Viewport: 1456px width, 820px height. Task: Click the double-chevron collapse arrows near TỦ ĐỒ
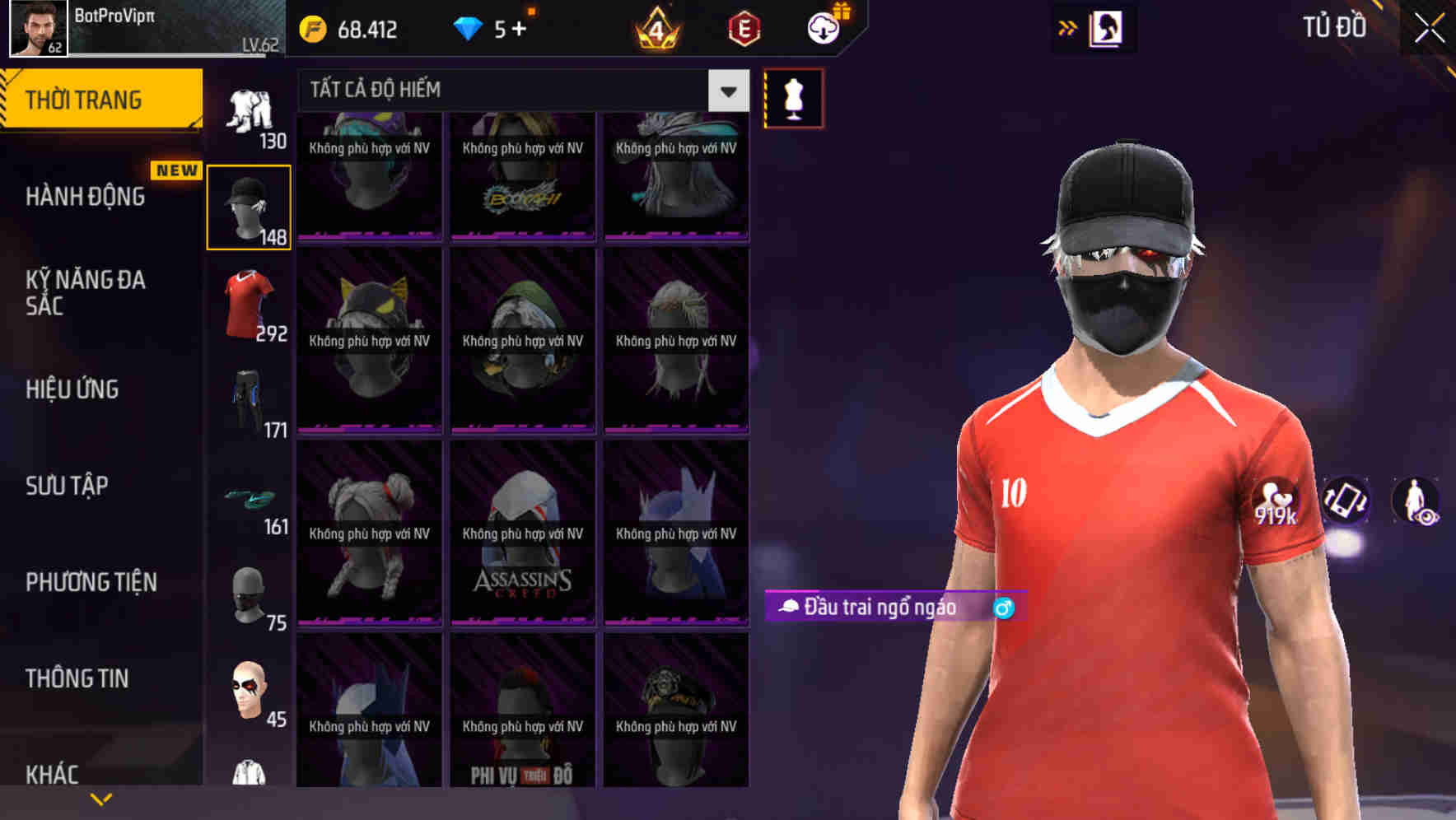pyautogui.click(x=1069, y=27)
